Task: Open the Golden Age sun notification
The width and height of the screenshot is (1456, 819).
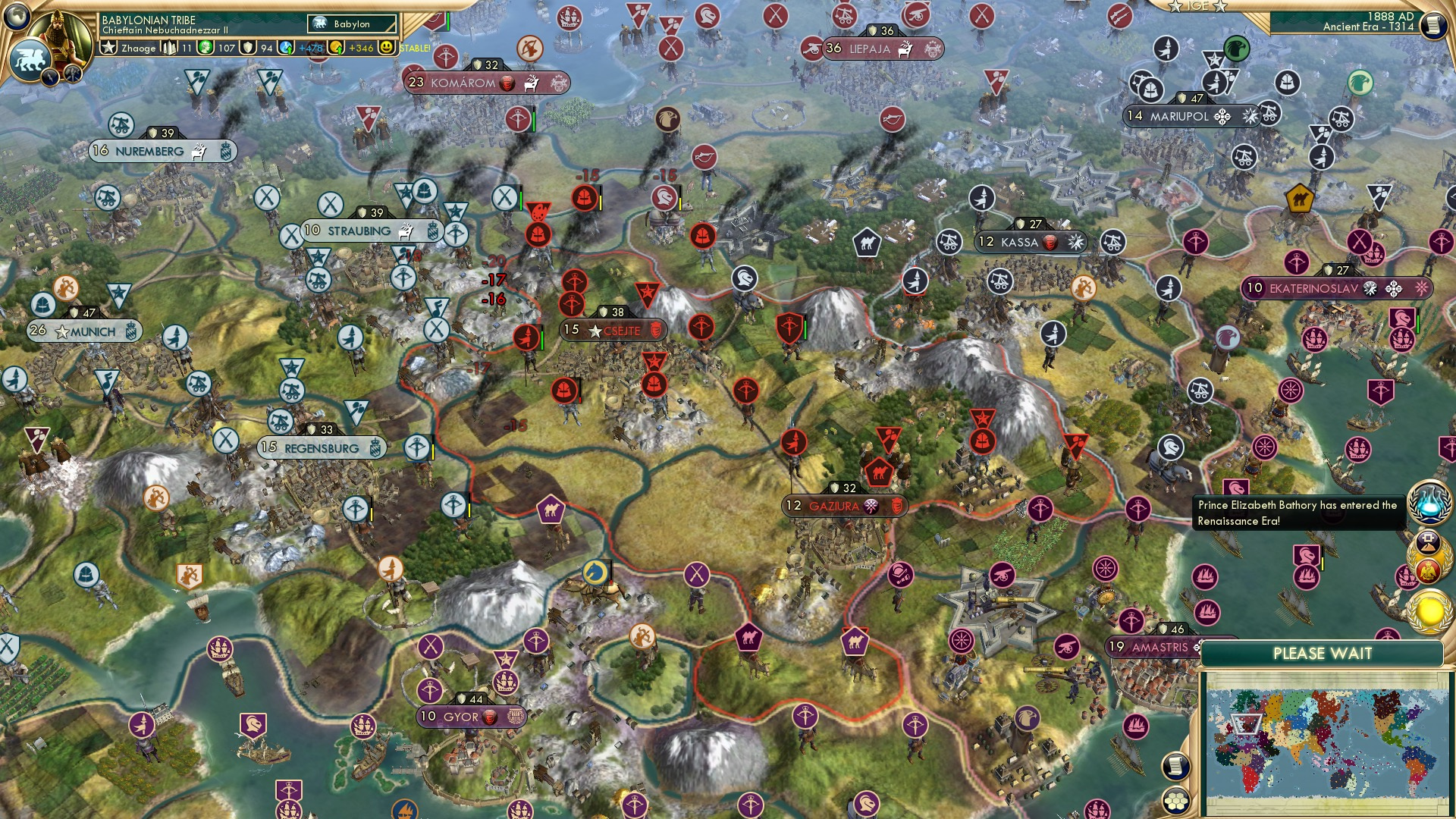Action: tap(1429, 610)
